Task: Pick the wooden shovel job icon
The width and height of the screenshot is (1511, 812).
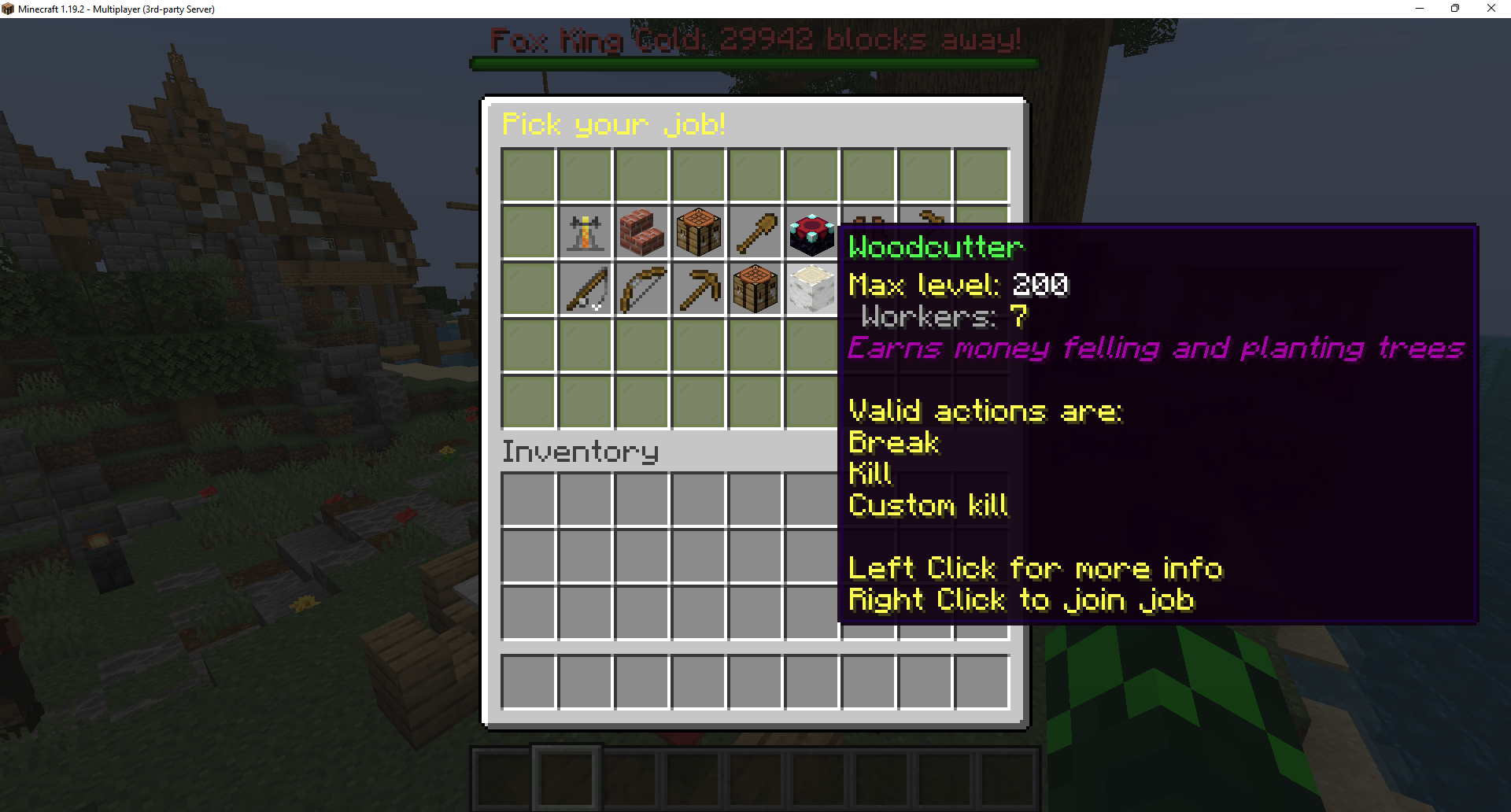Action: point(755,233)
